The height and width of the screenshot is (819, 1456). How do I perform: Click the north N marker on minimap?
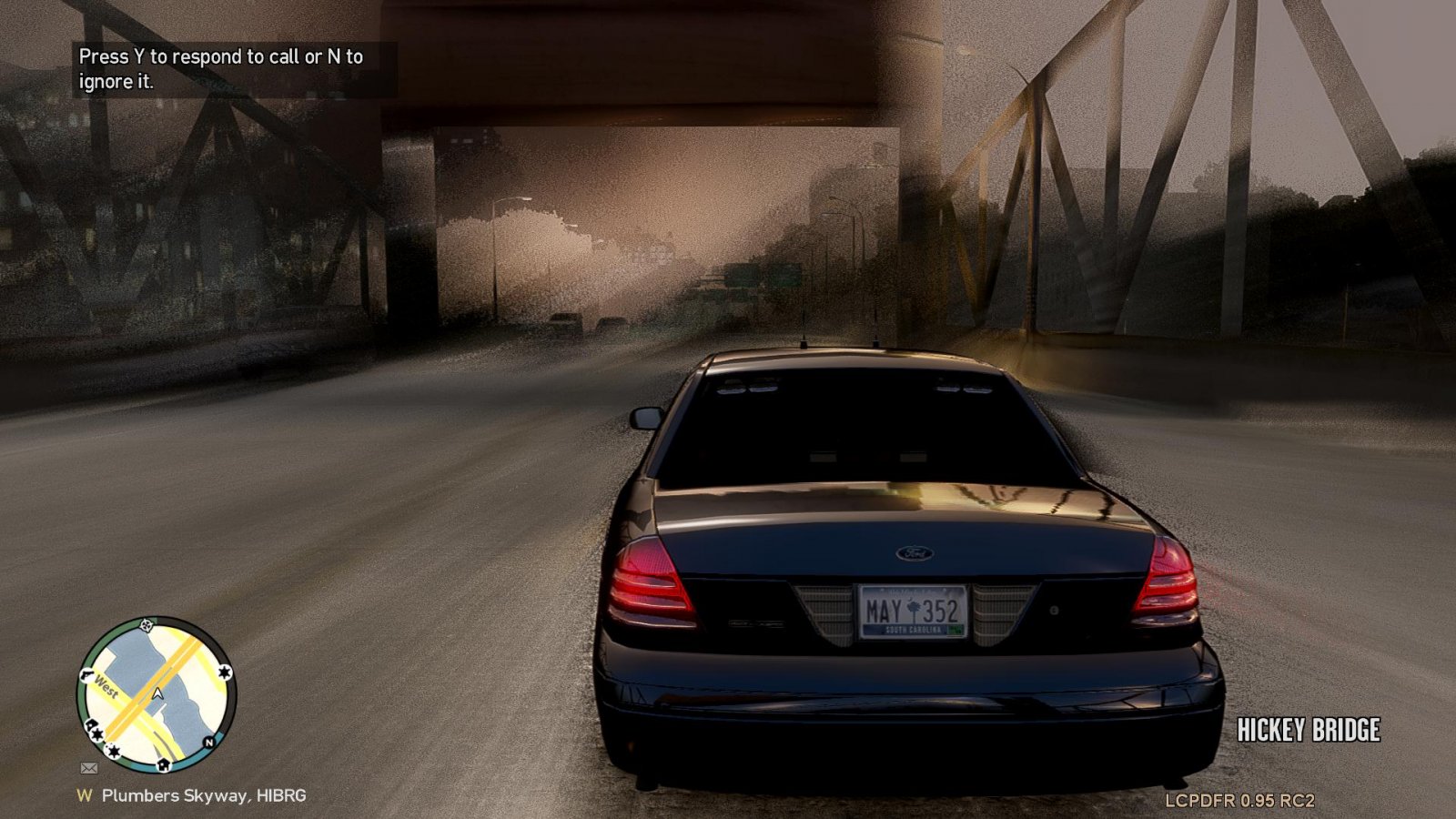click(x=208, y=743)
